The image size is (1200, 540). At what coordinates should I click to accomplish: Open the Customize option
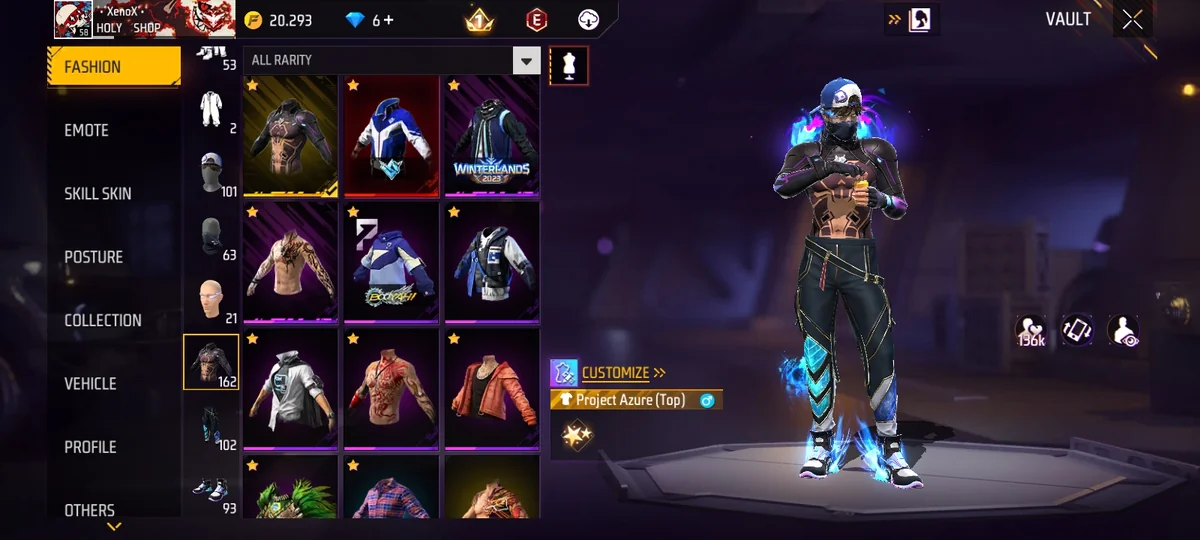click(615, 373)
